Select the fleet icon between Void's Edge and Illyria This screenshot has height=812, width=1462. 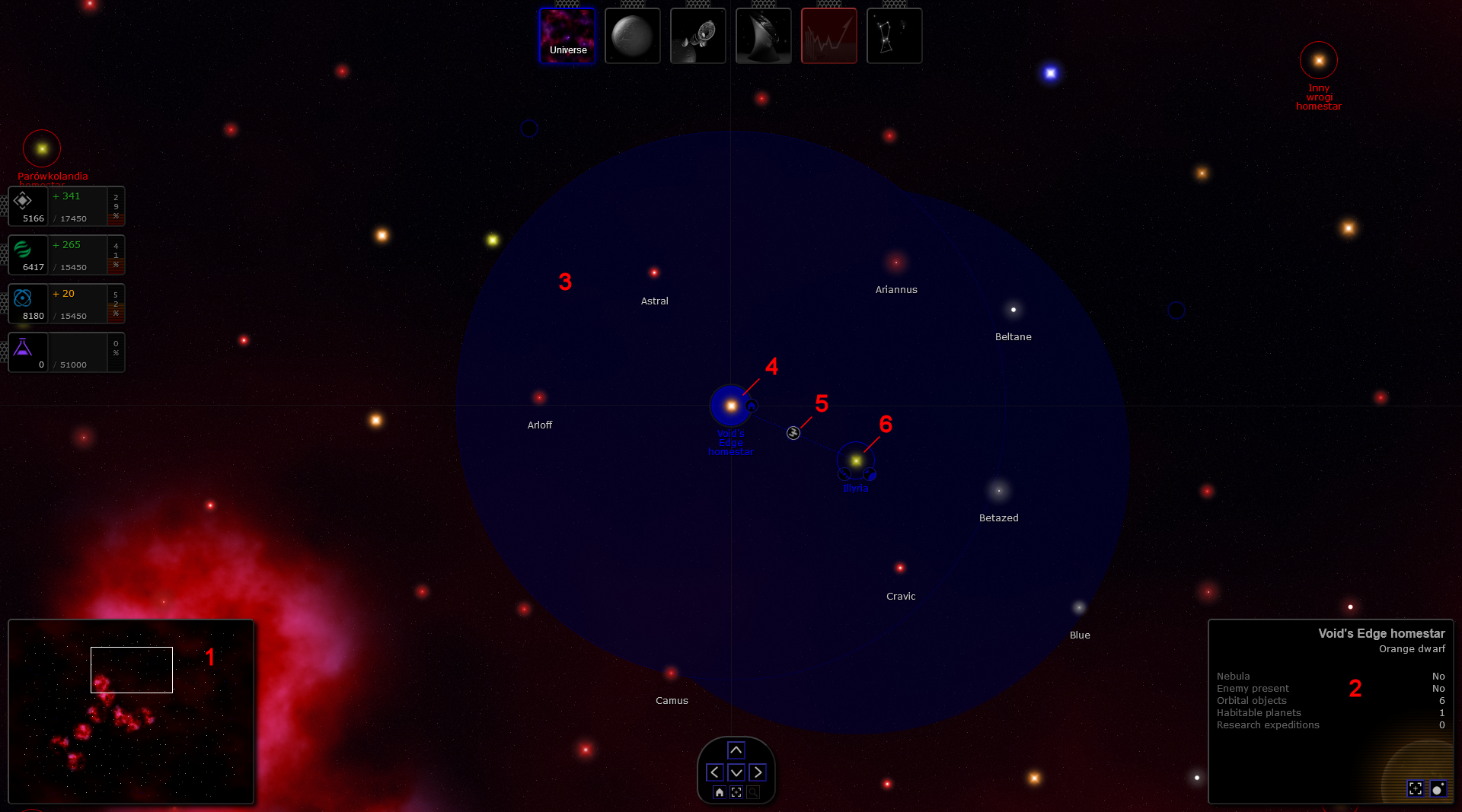(x=793, y=433)
